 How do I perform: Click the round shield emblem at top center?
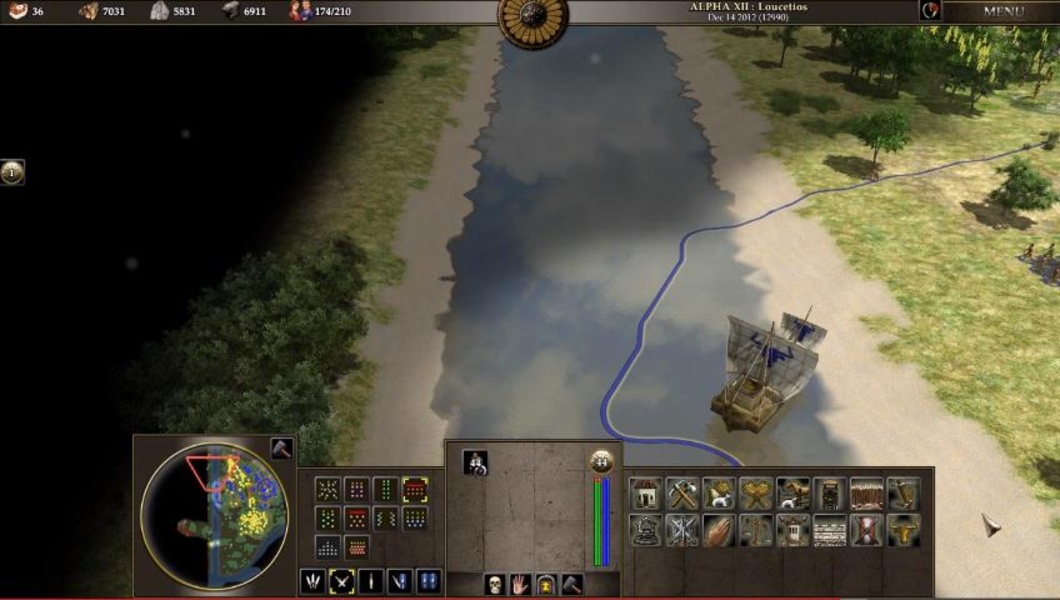click(x=532, y=18)
